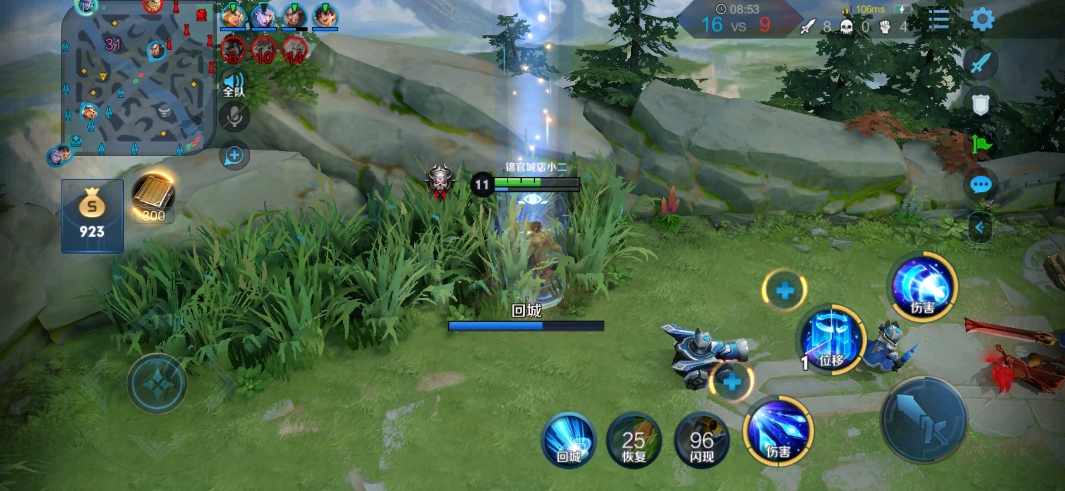The image size is (1065, 491).
Task: Collapse the side panel with the arrow
Action: [x=979, y=228]
